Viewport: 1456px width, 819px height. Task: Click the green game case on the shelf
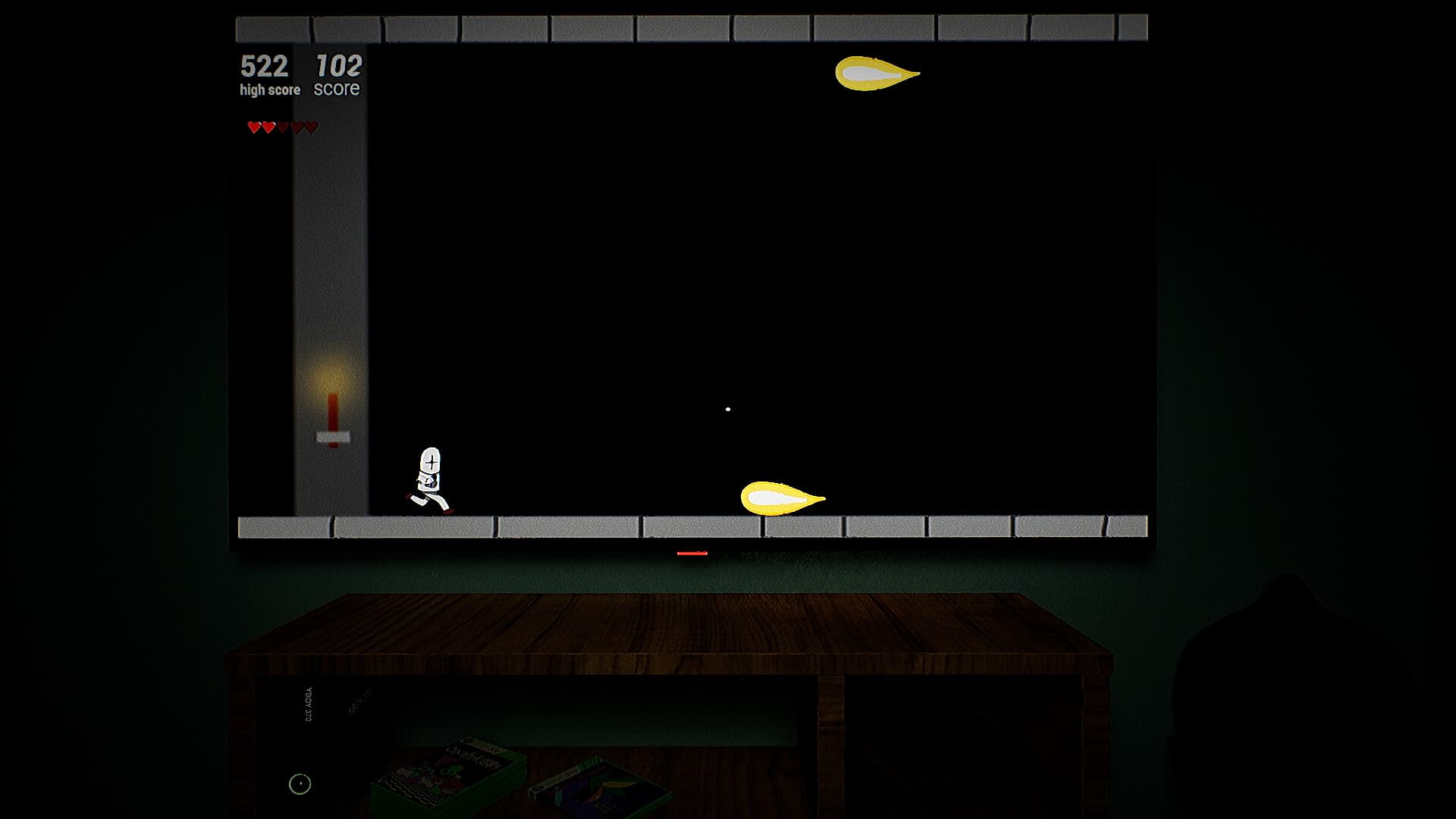coord(447,773)
